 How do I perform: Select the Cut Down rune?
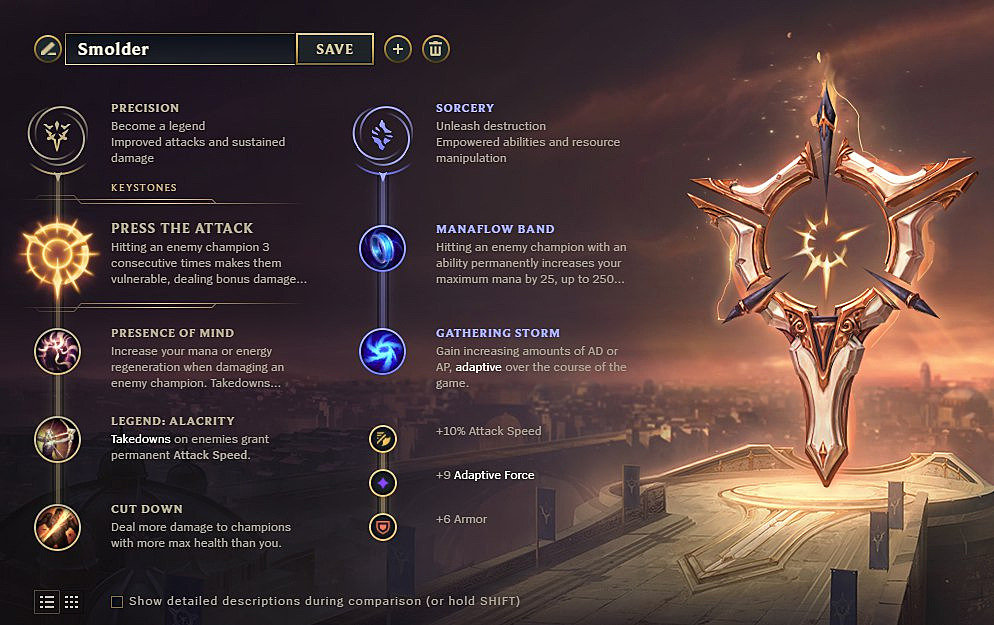tap(58, 527)
